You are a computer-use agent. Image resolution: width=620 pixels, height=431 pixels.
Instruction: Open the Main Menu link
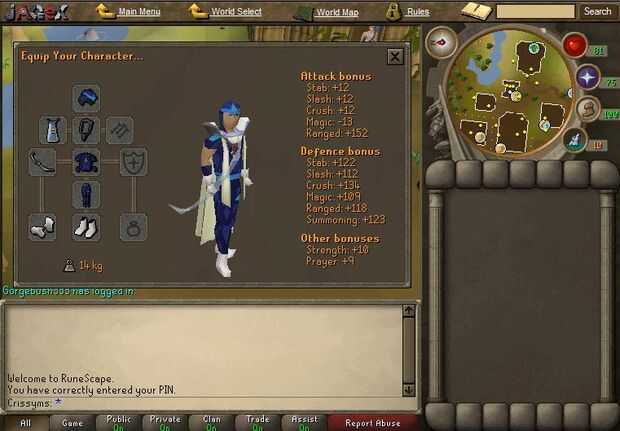[139, 12]
